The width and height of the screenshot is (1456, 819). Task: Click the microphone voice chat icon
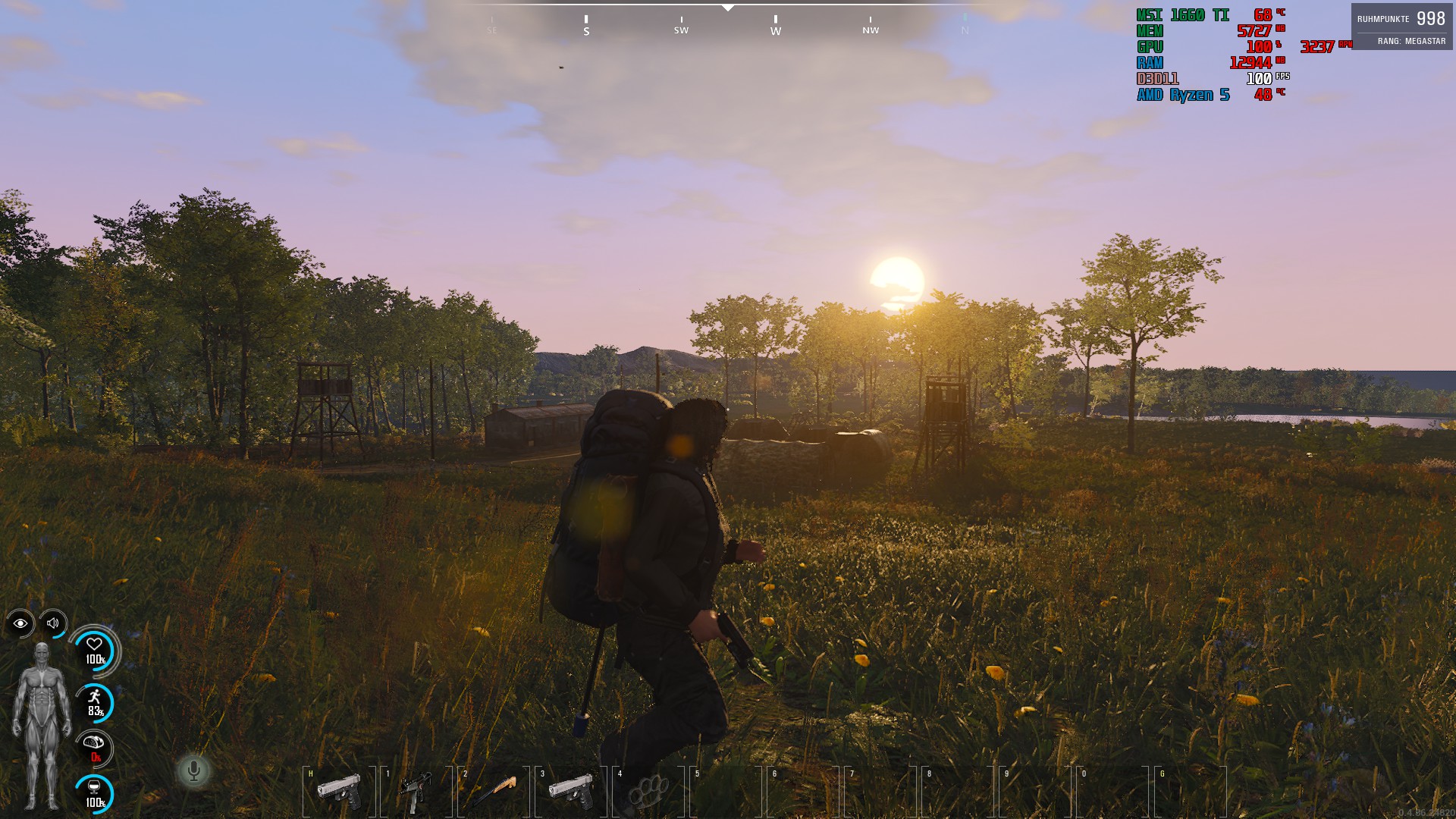[194, 771]
